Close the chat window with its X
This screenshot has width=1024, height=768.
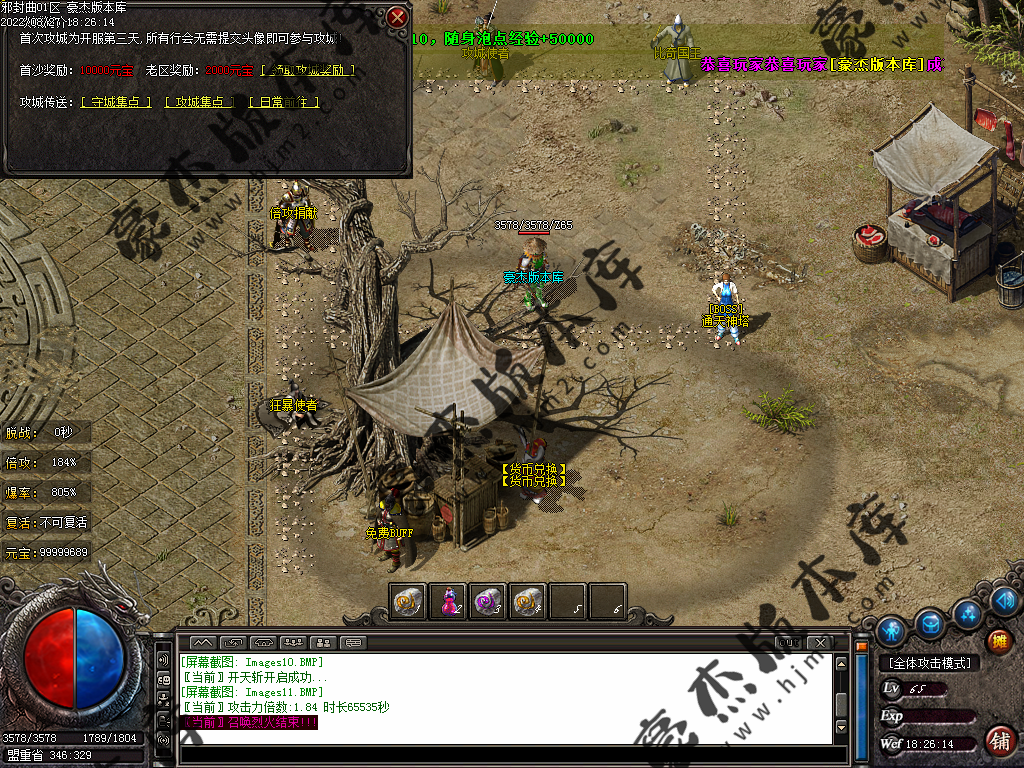tap(820, 641)
